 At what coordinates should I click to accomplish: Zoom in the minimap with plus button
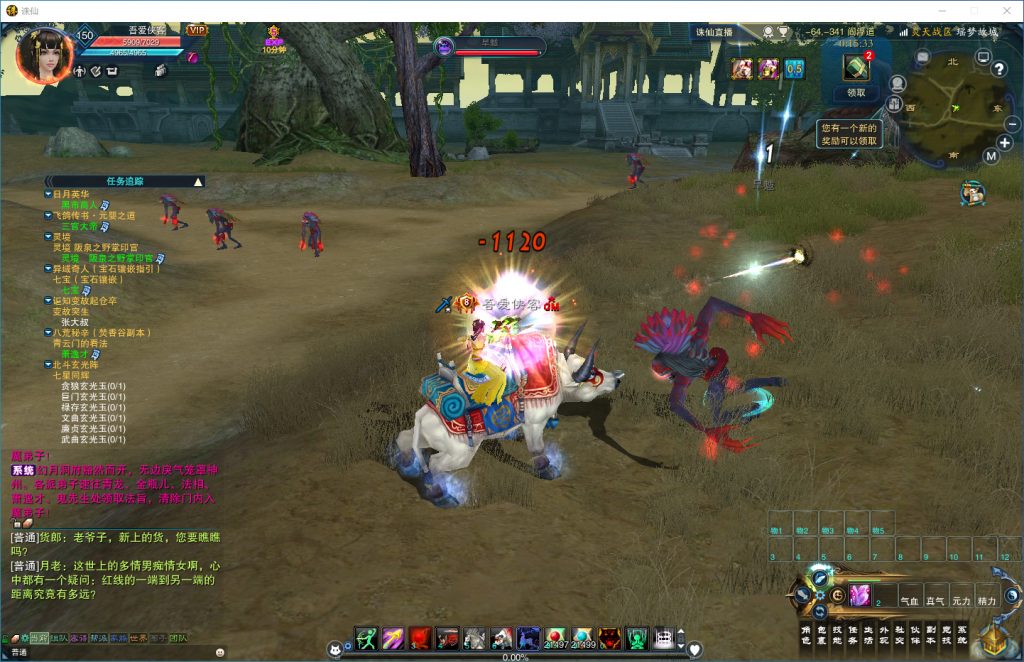pos(1005,143)
